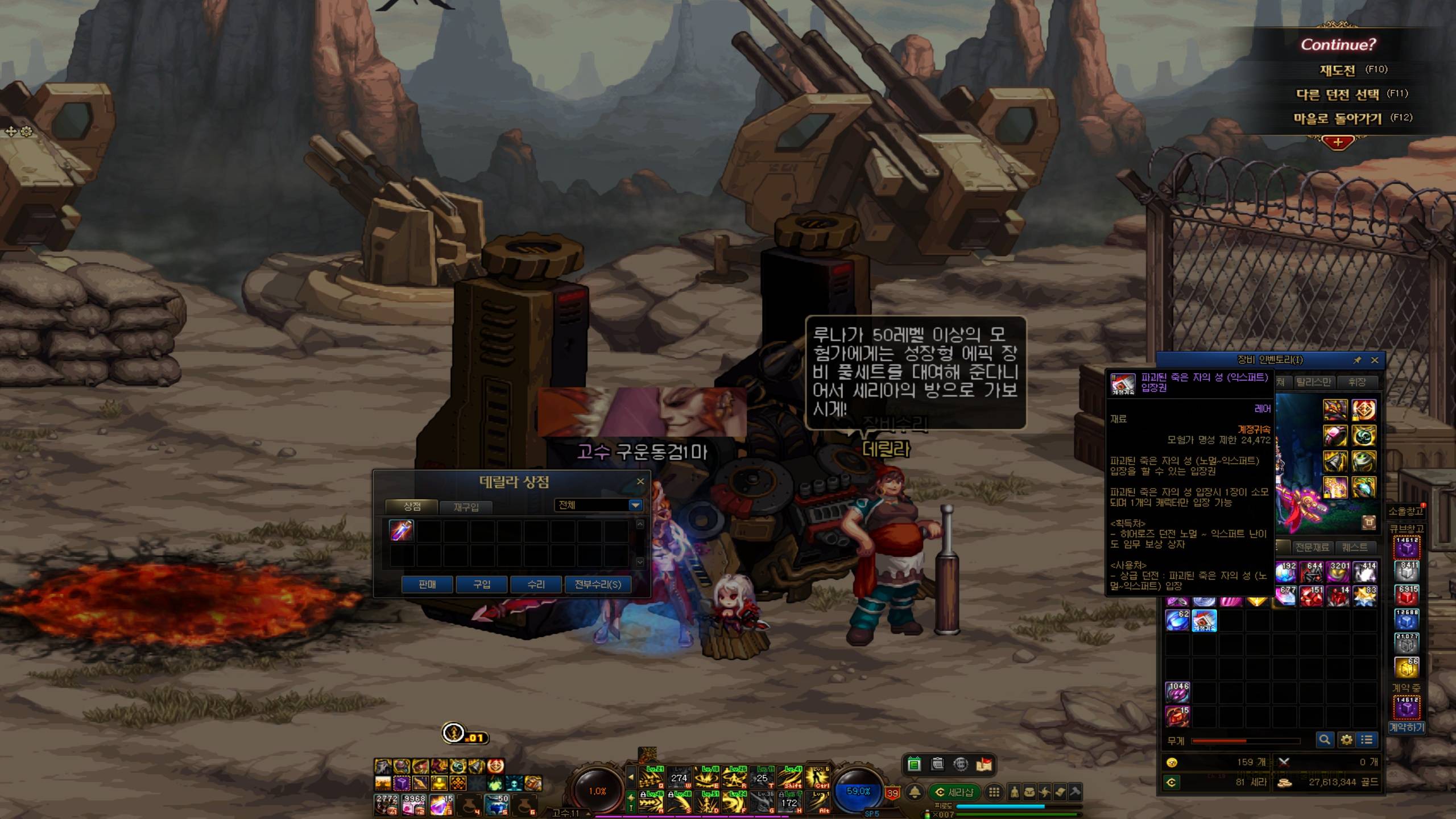Screen dimensions: 1456x819
Task: Select the potion vial in the shop
Action: (x=401, y=530)
